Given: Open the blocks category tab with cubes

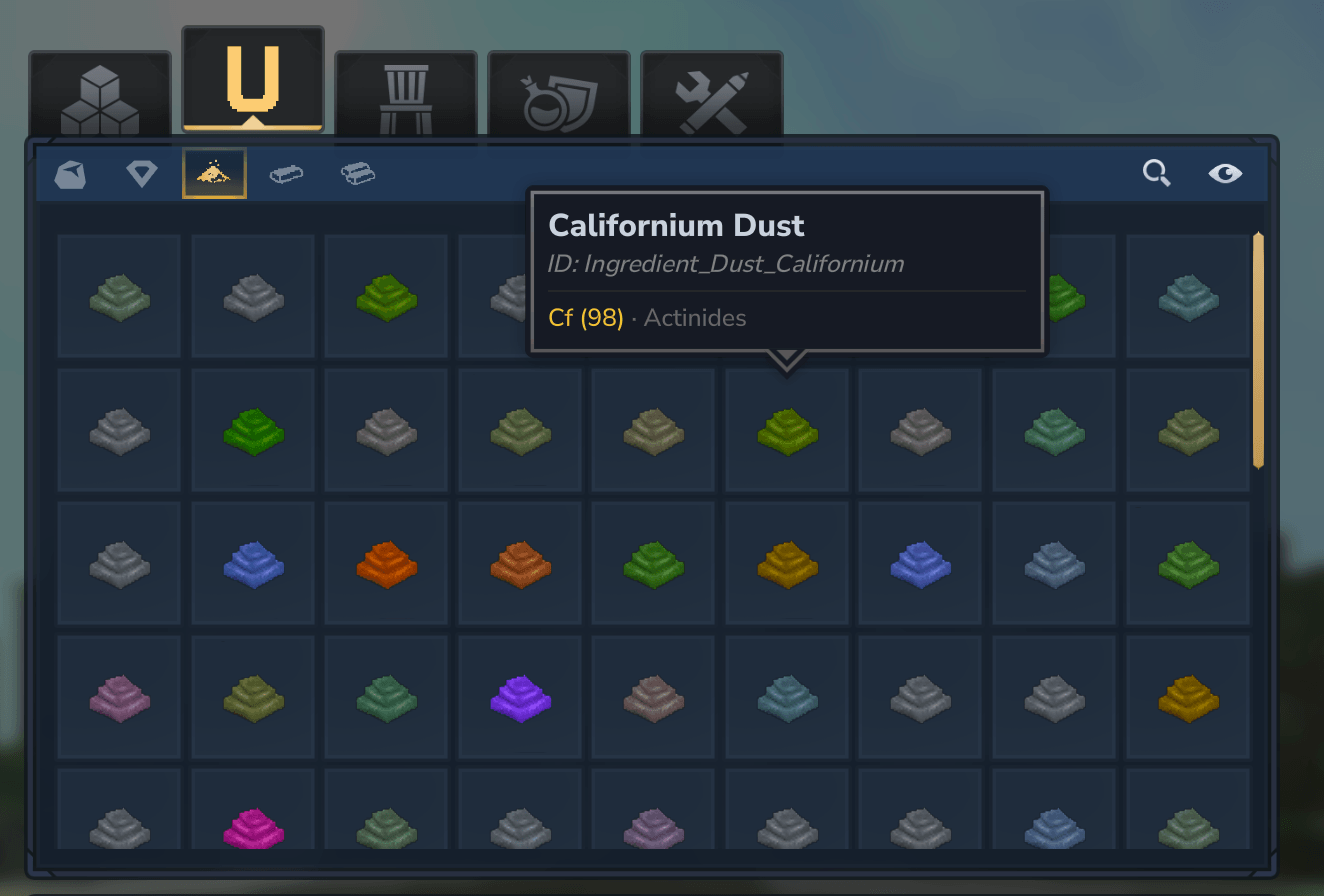Looking at the screenshot, I should [99, 97].
